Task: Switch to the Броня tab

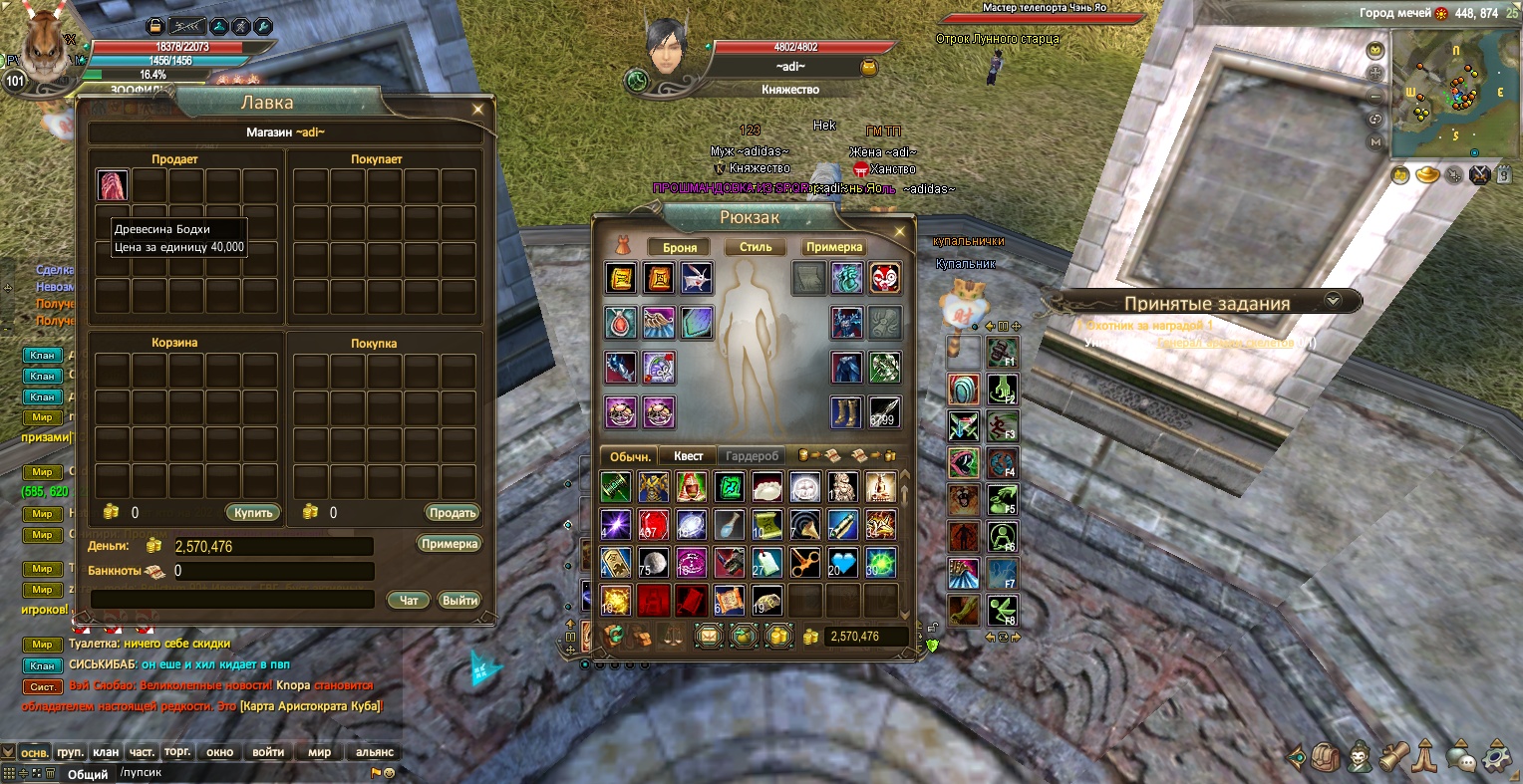Action: tap(680, 247)
